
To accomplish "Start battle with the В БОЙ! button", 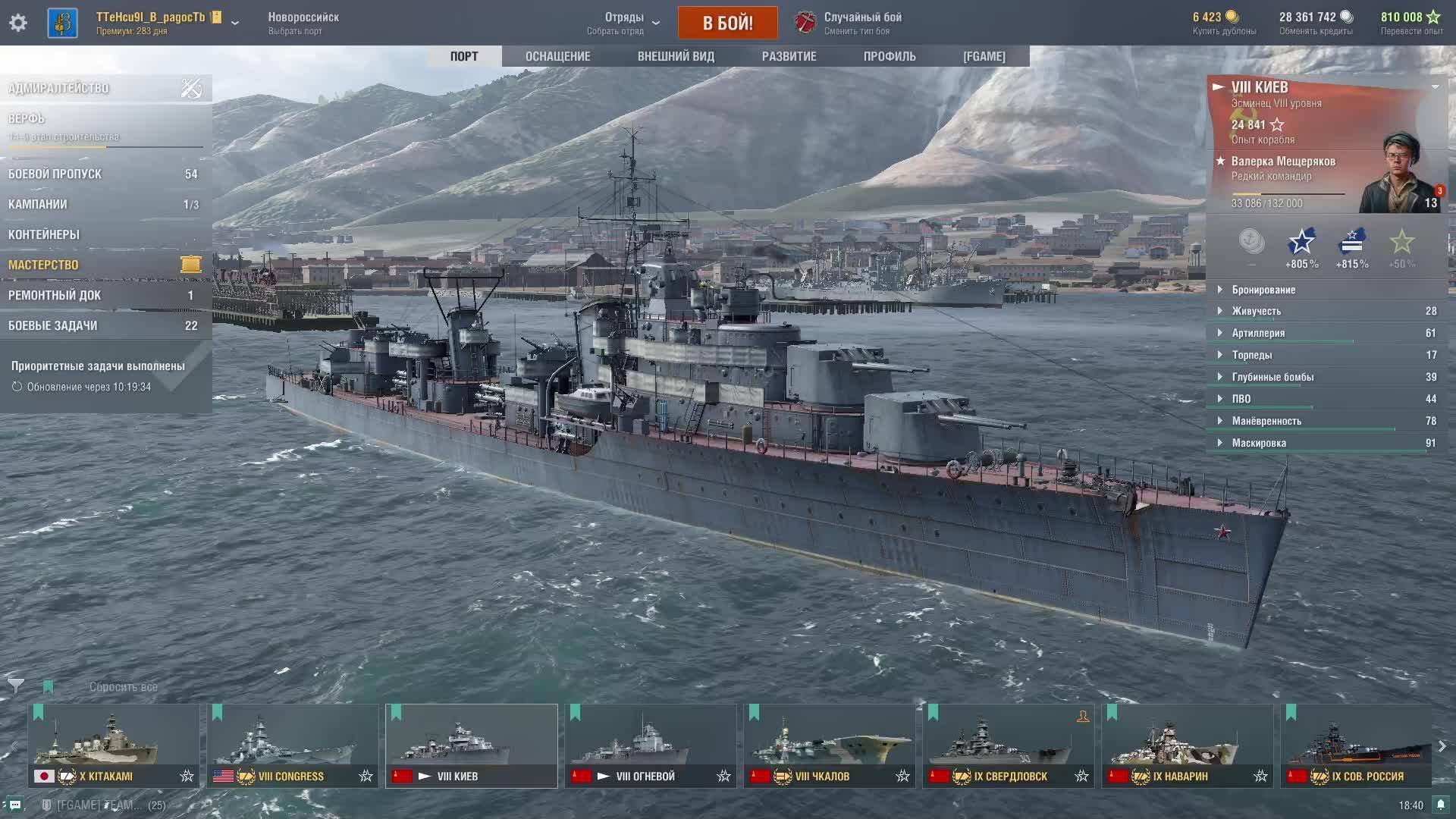I will [727, 23].
